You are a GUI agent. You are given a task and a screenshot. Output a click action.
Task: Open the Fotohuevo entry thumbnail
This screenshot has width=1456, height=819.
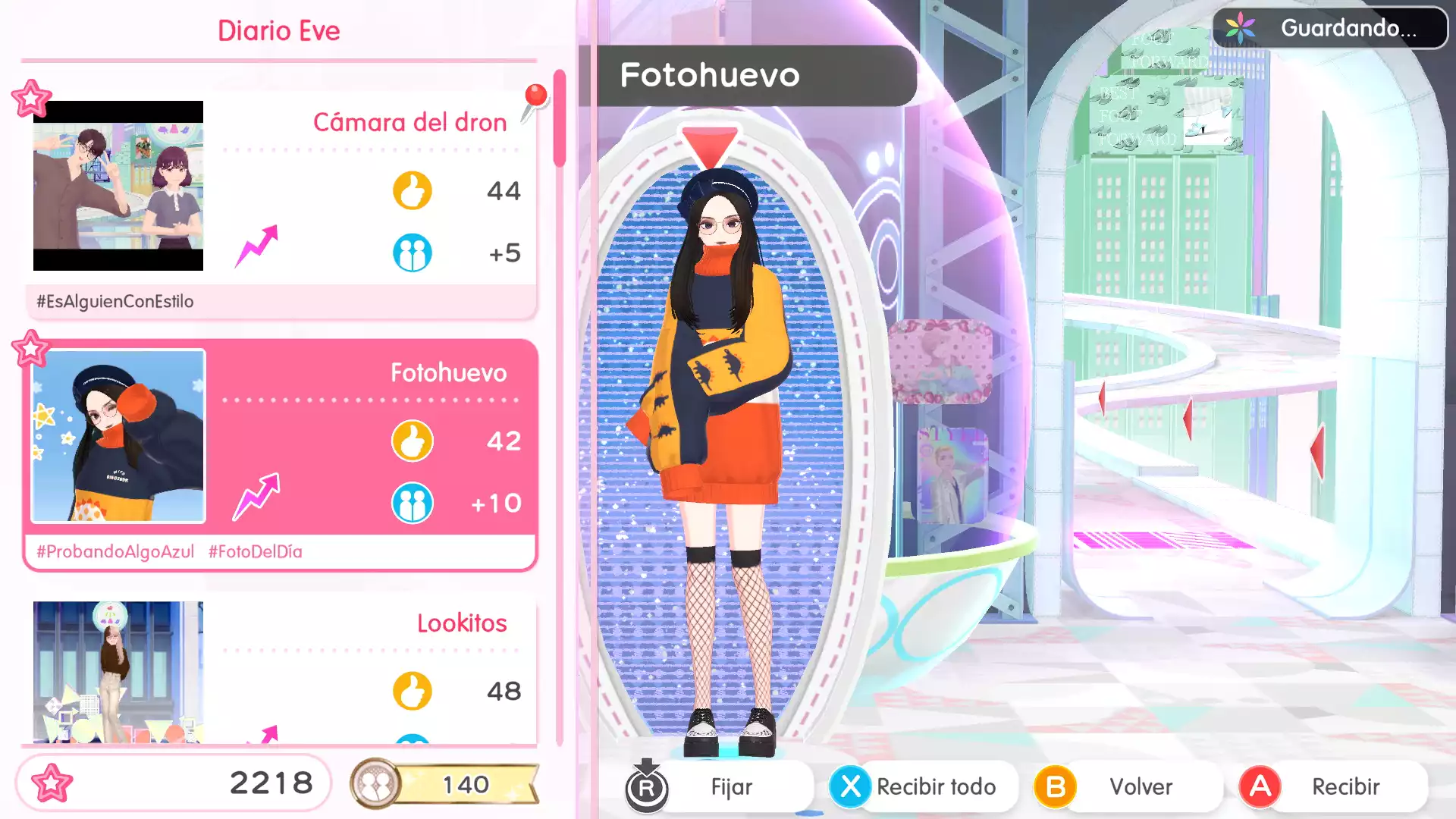click(x=118, y=436)
